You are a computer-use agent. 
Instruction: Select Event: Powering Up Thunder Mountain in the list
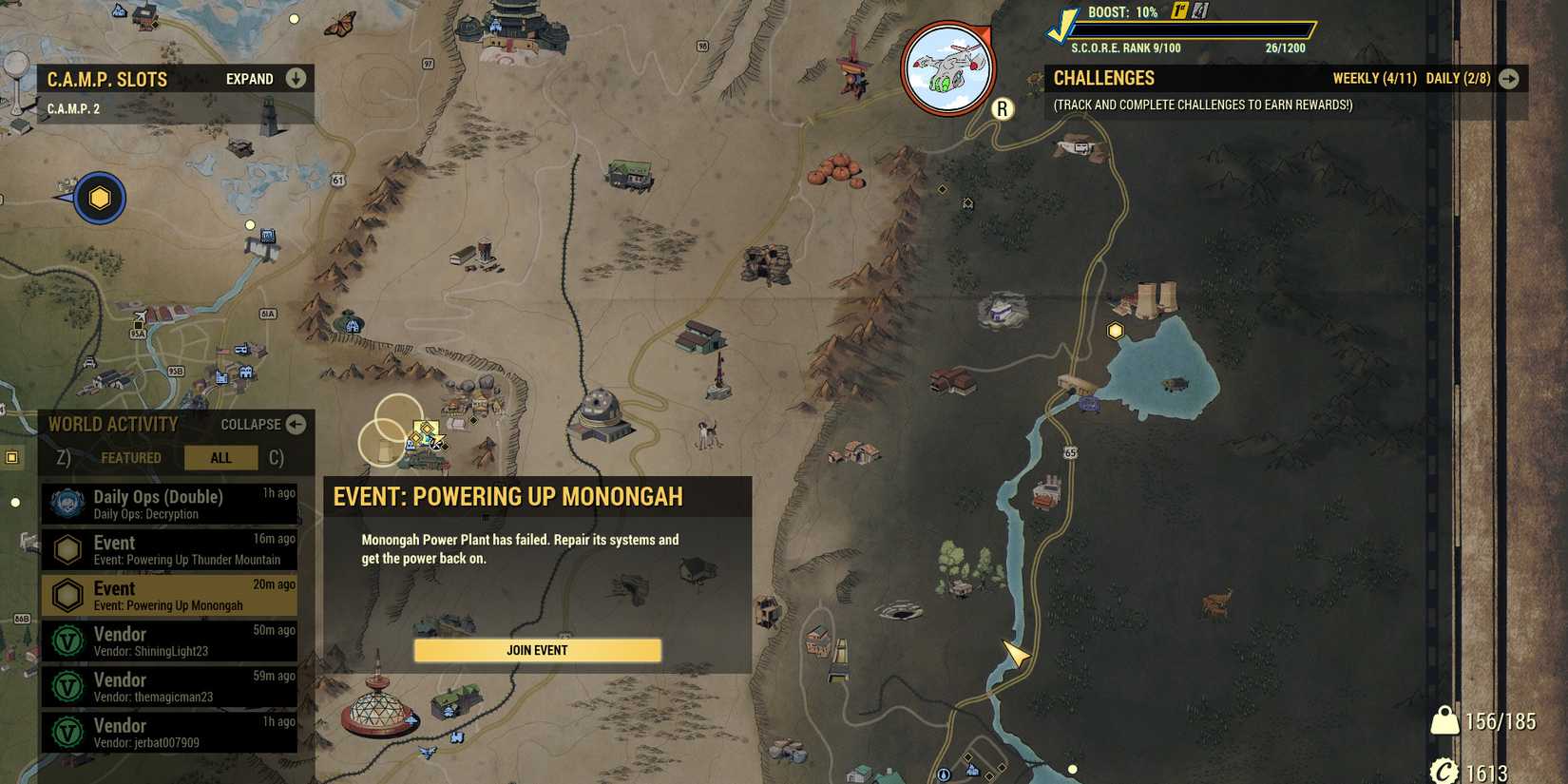point(171,549)
